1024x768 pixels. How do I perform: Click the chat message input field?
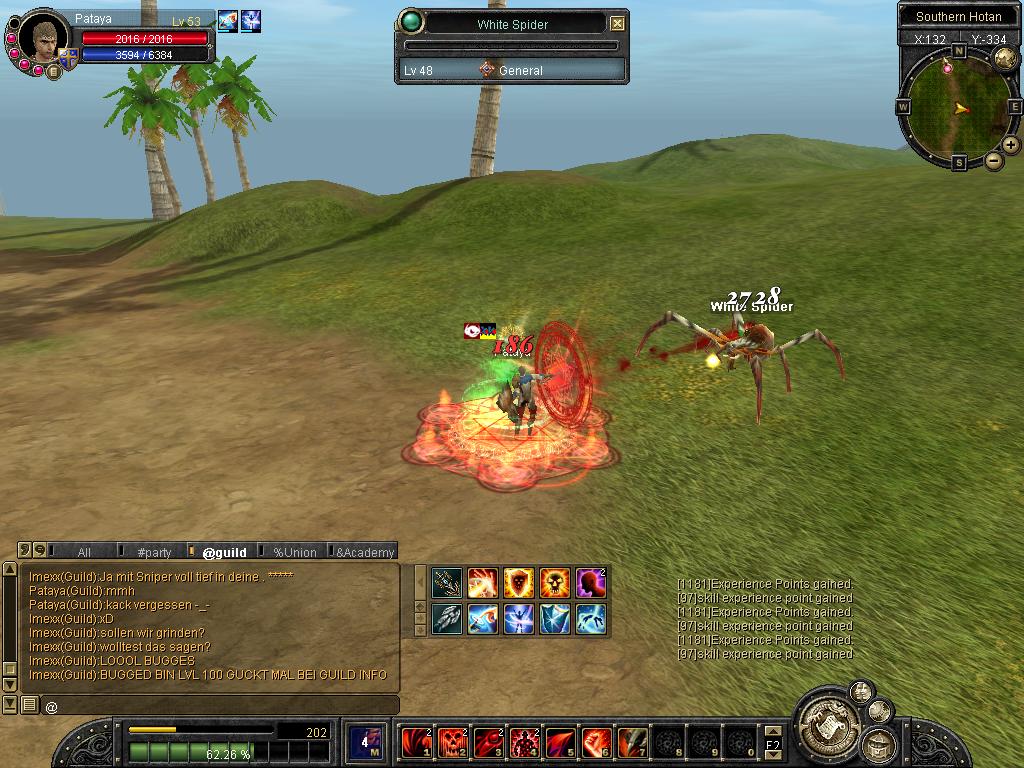coord(220,706)
